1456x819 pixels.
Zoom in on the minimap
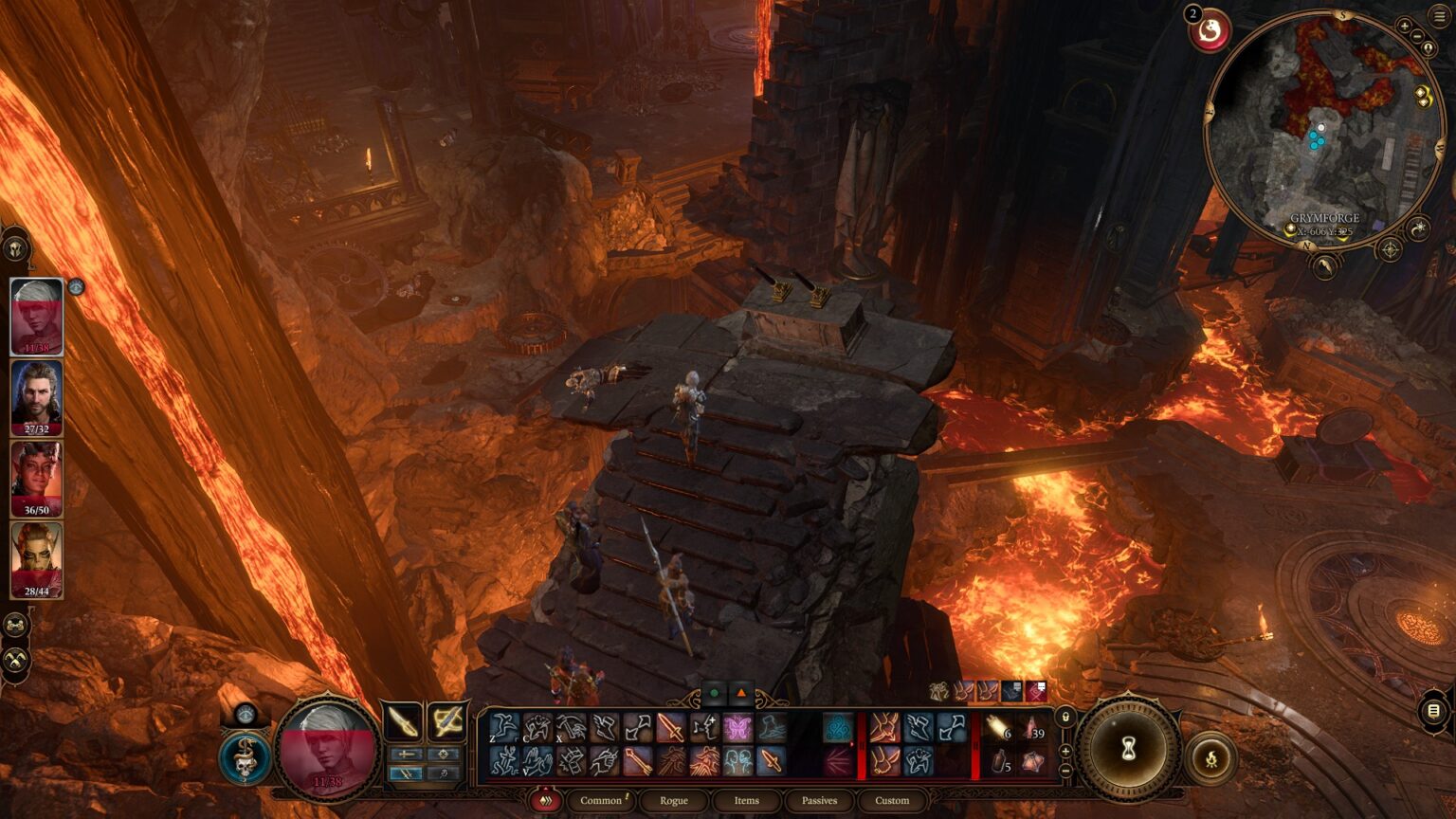click(1404, 25)
